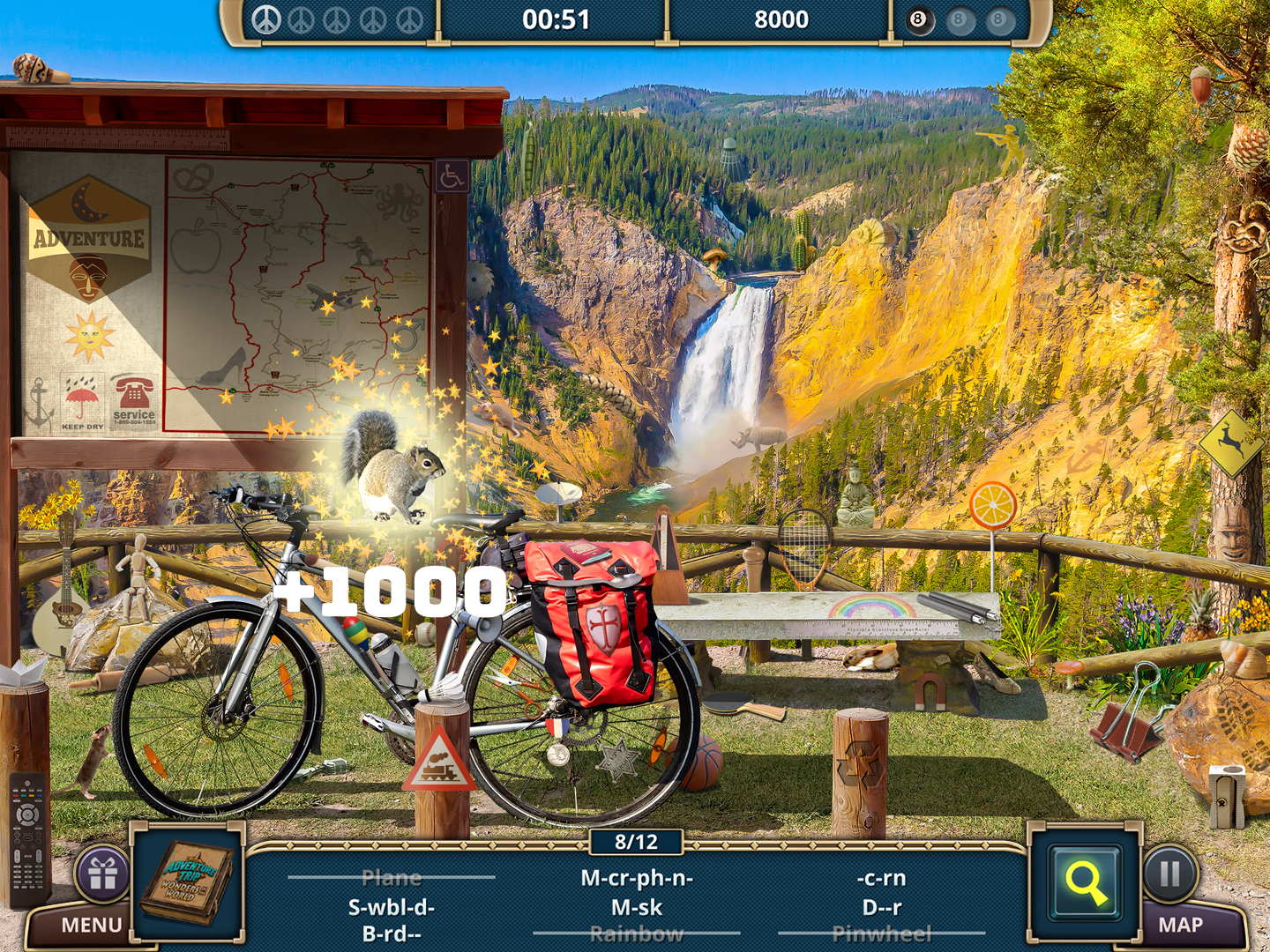Image resolution: width=1270 pixels, height=952 pixels.
Task: Use the magnifying glass hint button
Action: click(1085, 882)
